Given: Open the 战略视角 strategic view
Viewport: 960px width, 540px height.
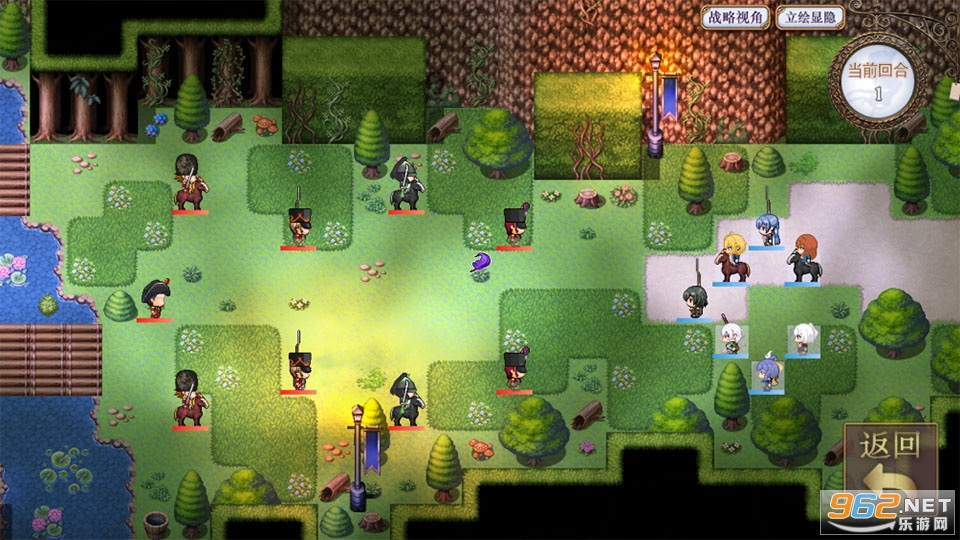Looking at the screenshot, I should pos(738,17).
